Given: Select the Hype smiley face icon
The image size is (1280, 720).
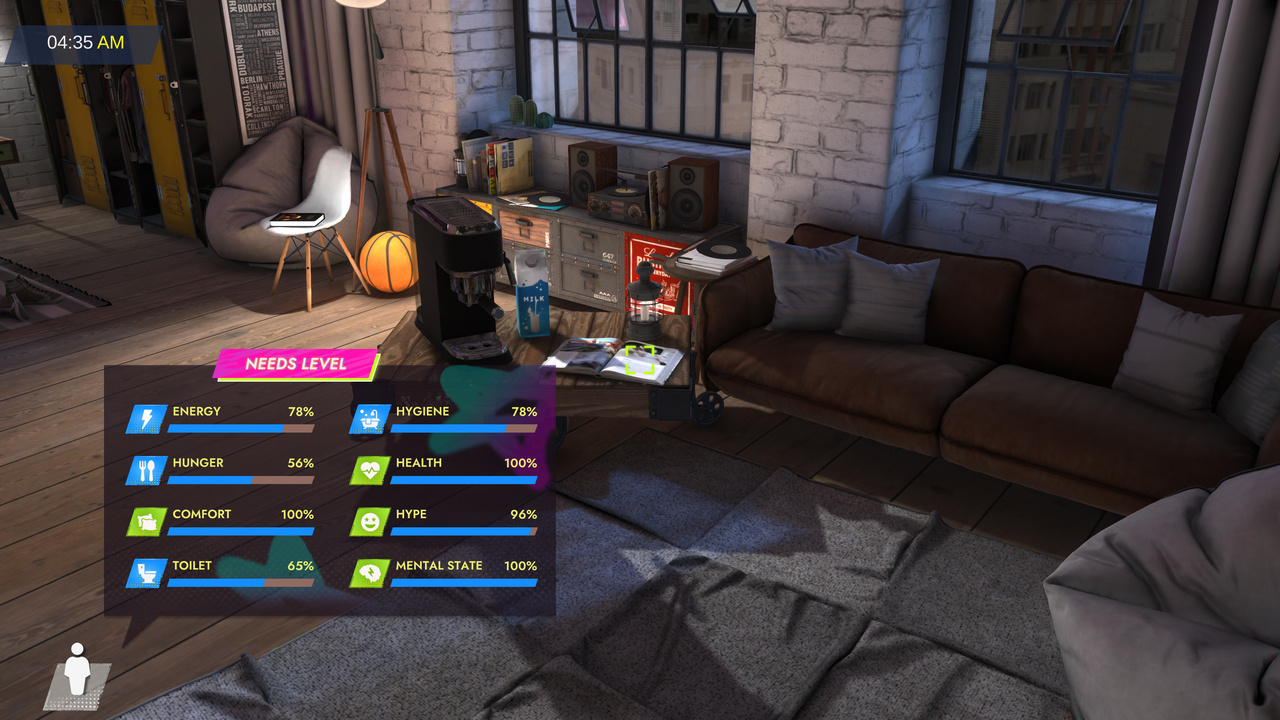Looking at the screenshot, I should [x=369, y=521].
